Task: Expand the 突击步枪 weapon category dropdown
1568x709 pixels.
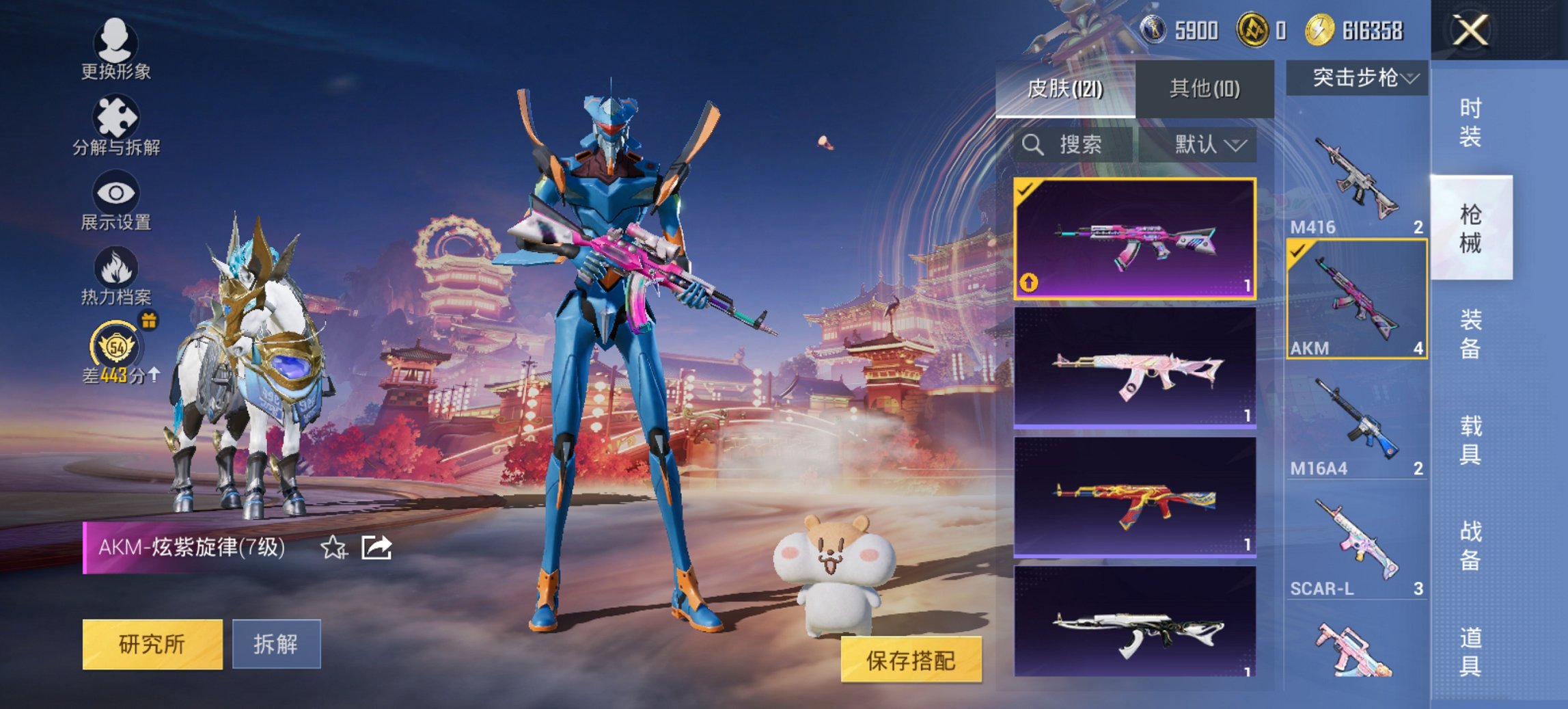Action: point(1360,77)
